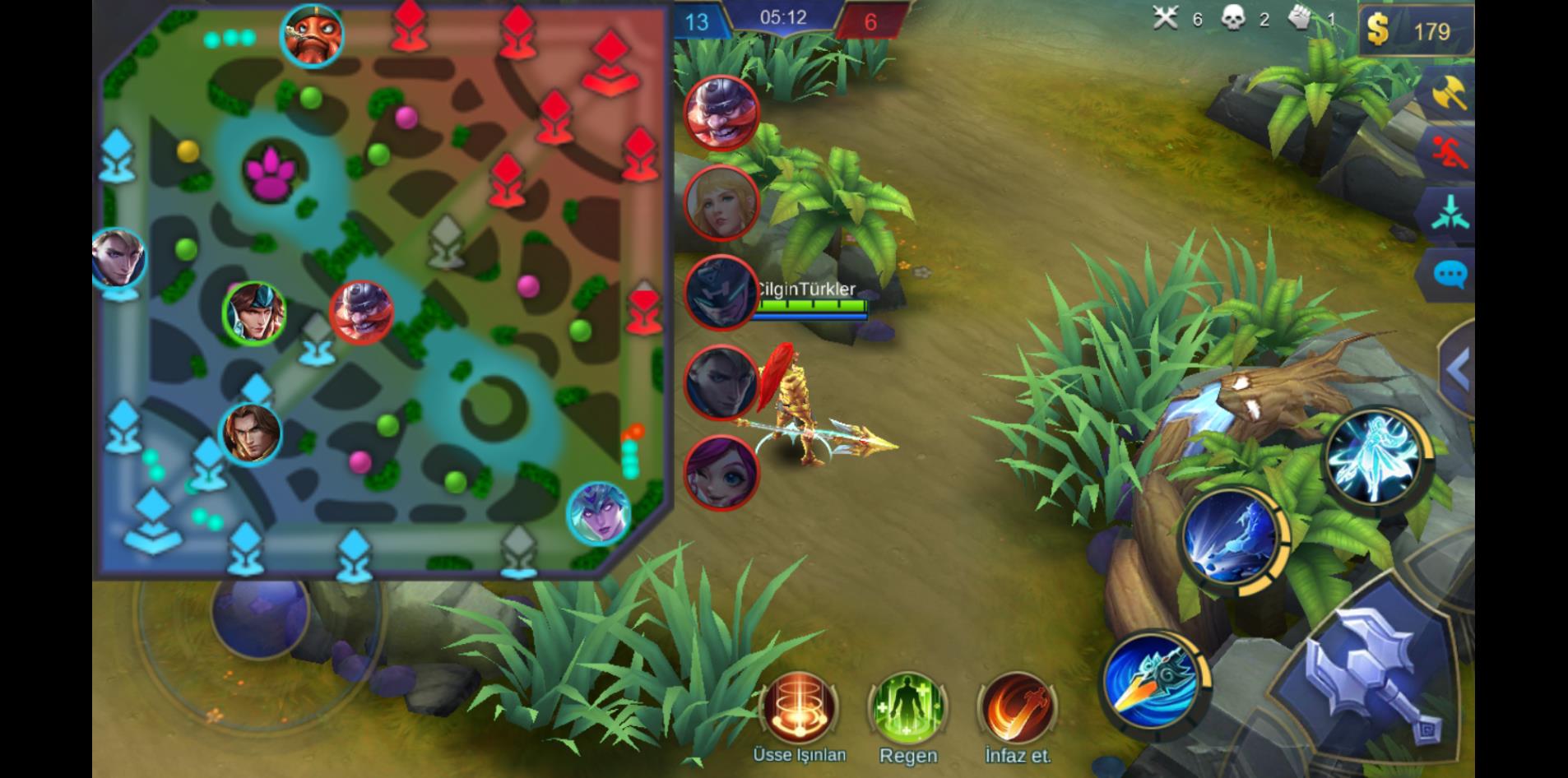
Task: Send the gather arrows signal
Action: 1450,214
